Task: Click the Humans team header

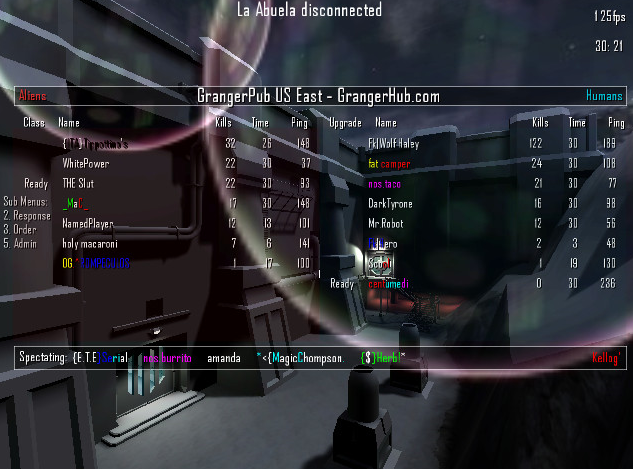Action: [x=604, y=96]
